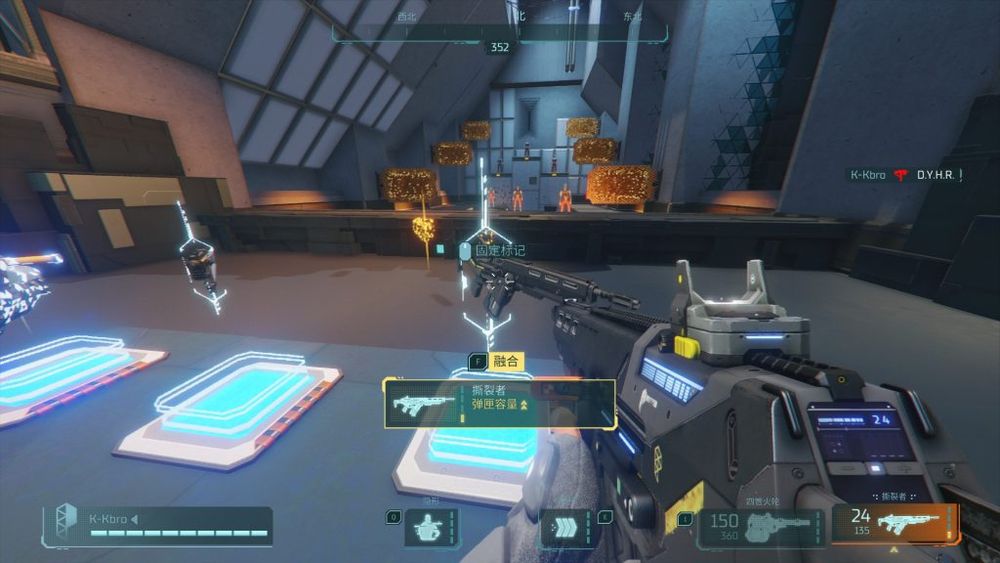Click the compass bar at heading 352
Screen dimensions: 1000x563
tap(498, 45)
